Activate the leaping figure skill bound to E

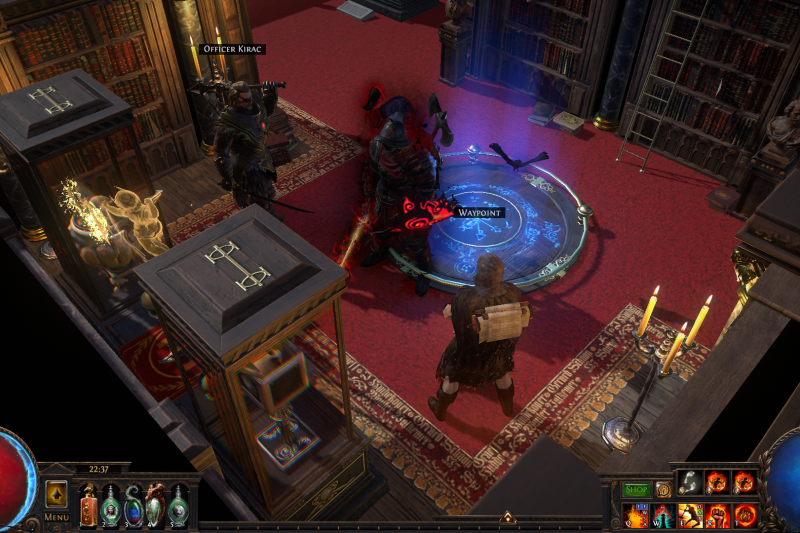690,515
